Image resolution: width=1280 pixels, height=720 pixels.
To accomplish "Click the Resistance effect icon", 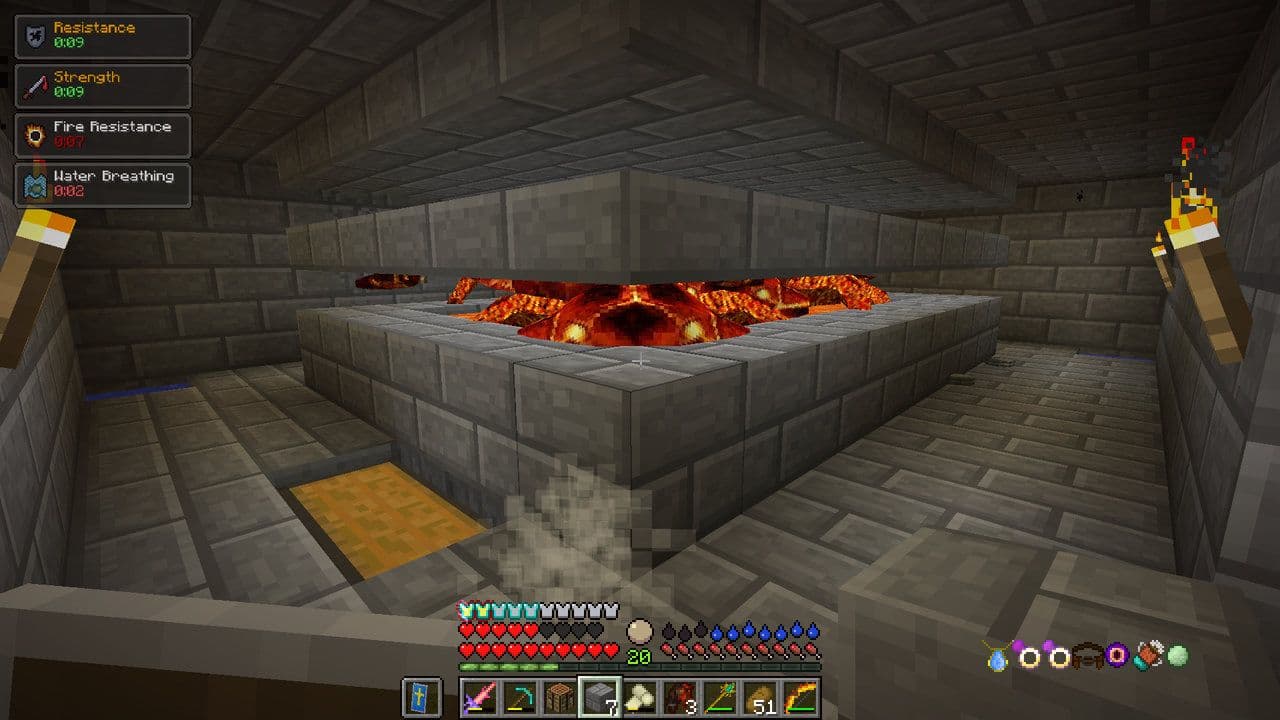I will pyautogui.click(x=34, y=36).
